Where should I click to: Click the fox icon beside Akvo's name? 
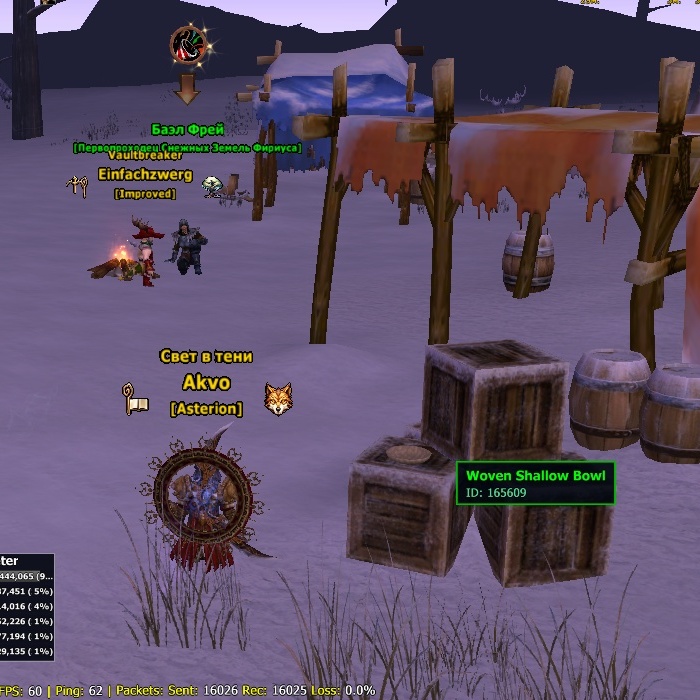(x=278, y=398)
